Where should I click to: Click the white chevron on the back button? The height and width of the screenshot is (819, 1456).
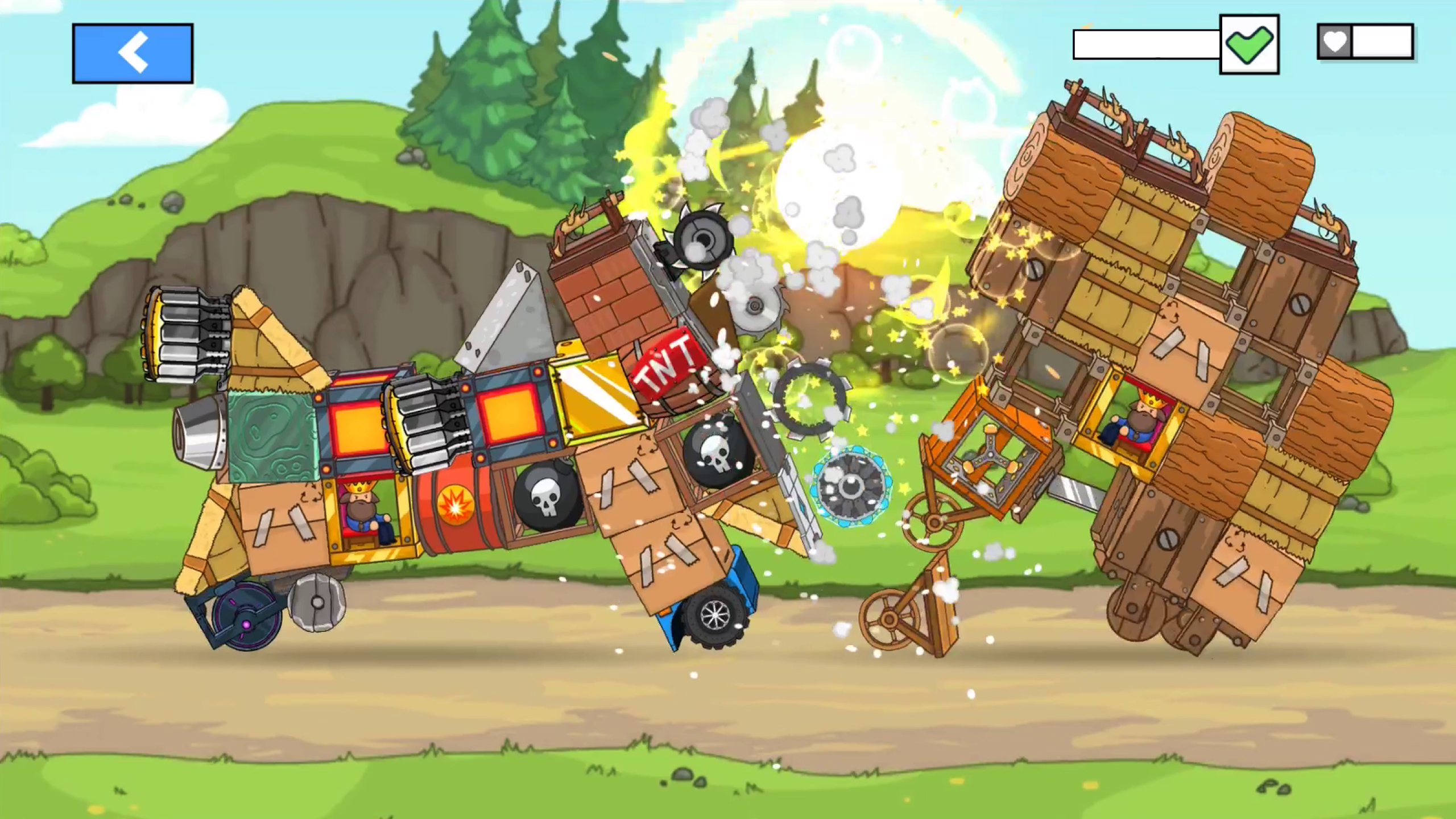click(133, 51)
